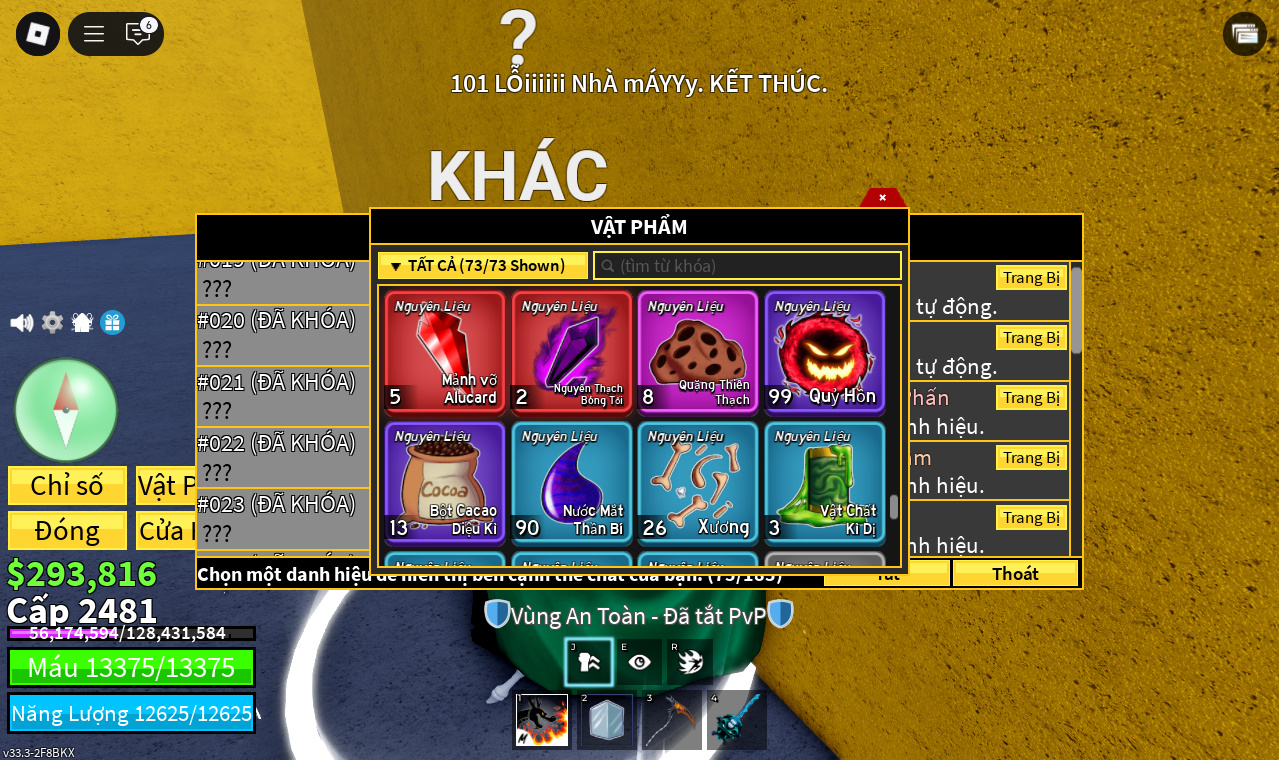1279x760 pixels.
Task: Open the Roblox main menu logo
Action: click(38, 34)
